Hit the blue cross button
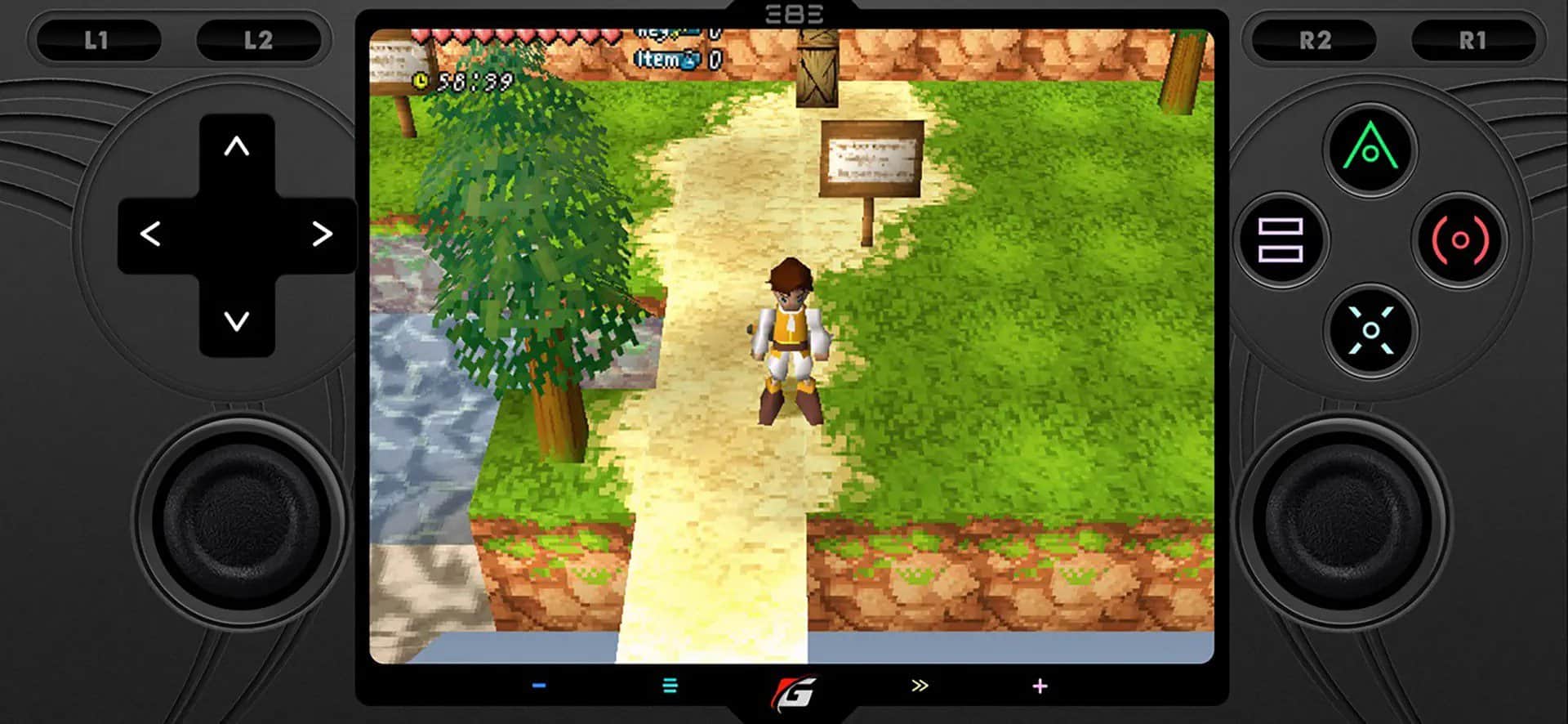 (1370, 329)
